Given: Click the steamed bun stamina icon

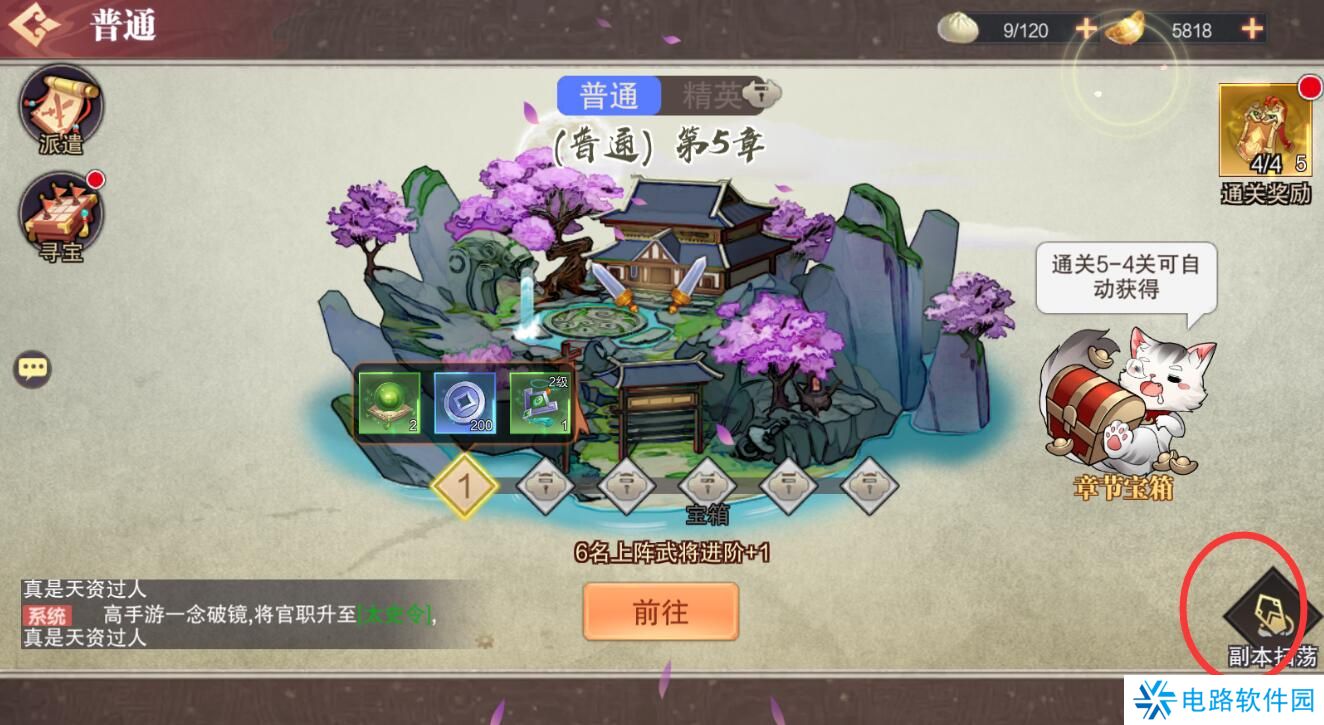Looking at the screenshot, I should 957,29.
